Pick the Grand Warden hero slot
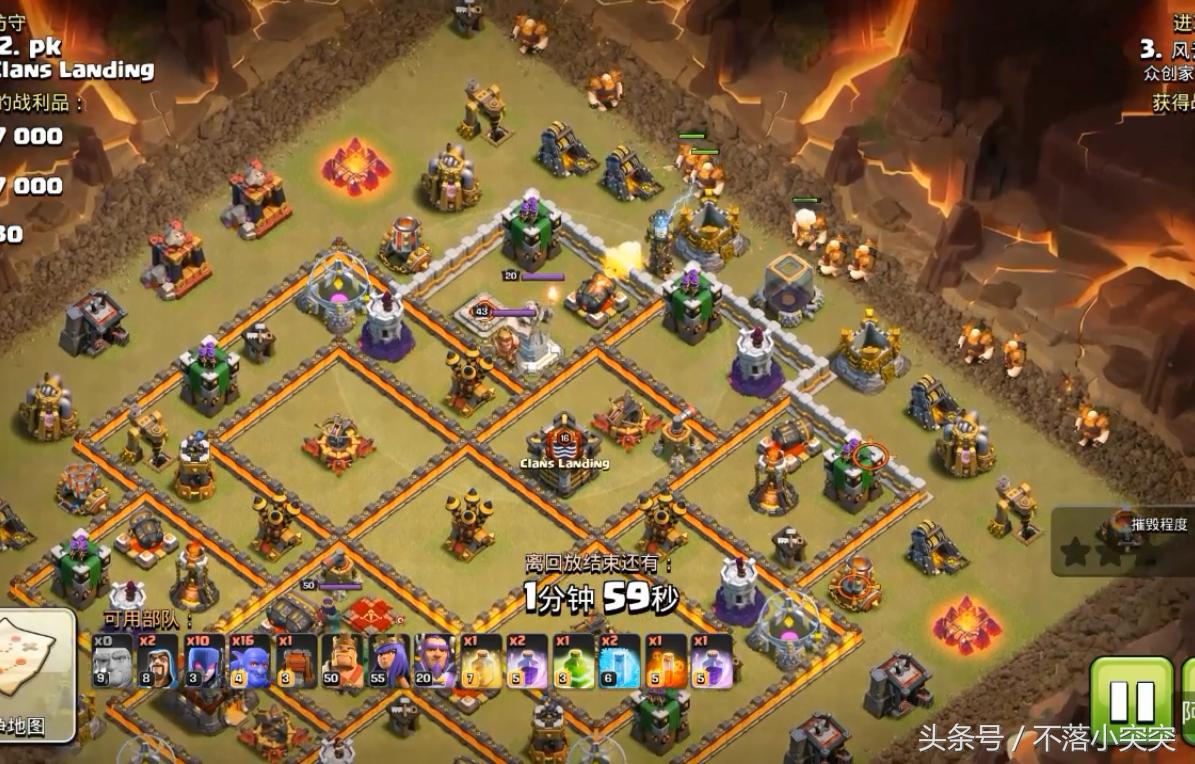The height and width of the screenshot is (764, 1195). pyautogui.click(x=435, y=661)
